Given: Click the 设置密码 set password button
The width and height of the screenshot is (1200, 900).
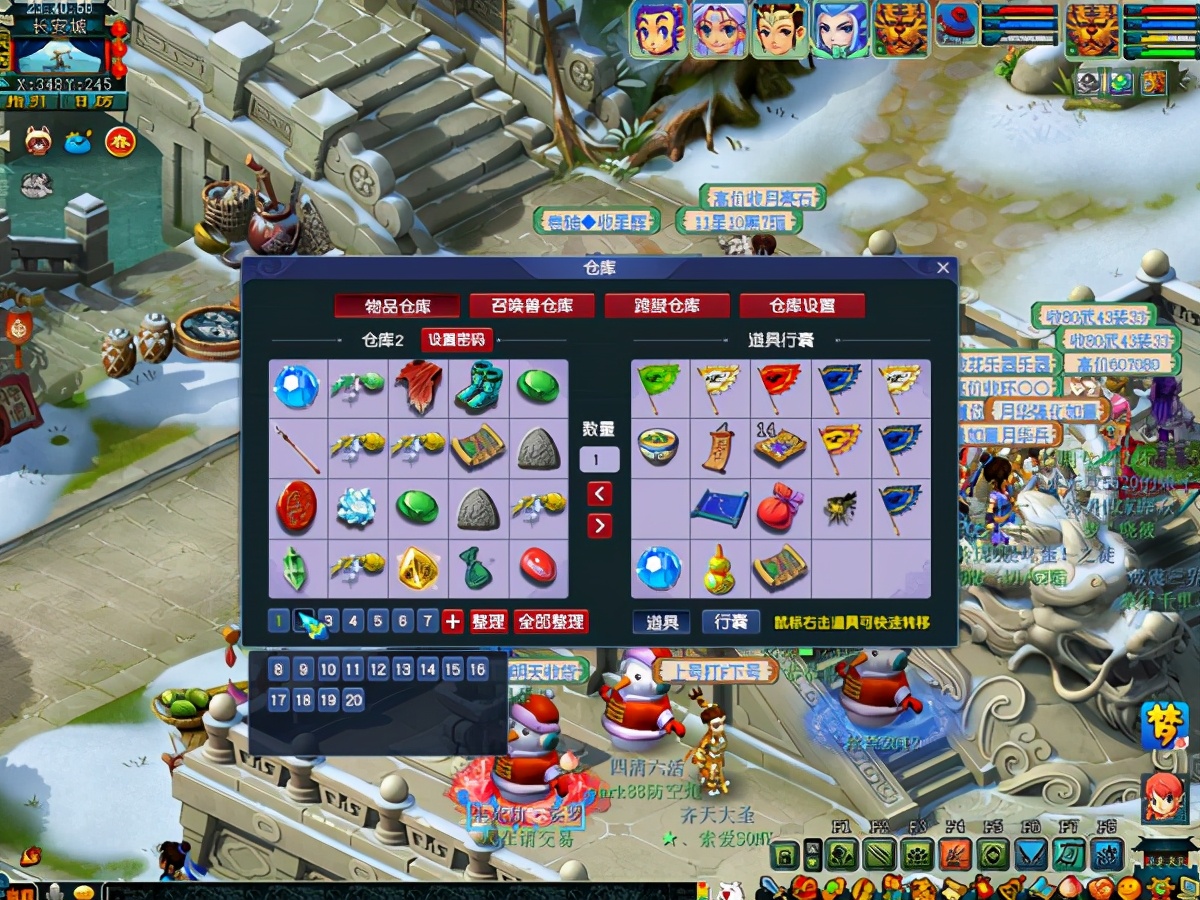Looking at the screenshot, I should coord(456,340).
